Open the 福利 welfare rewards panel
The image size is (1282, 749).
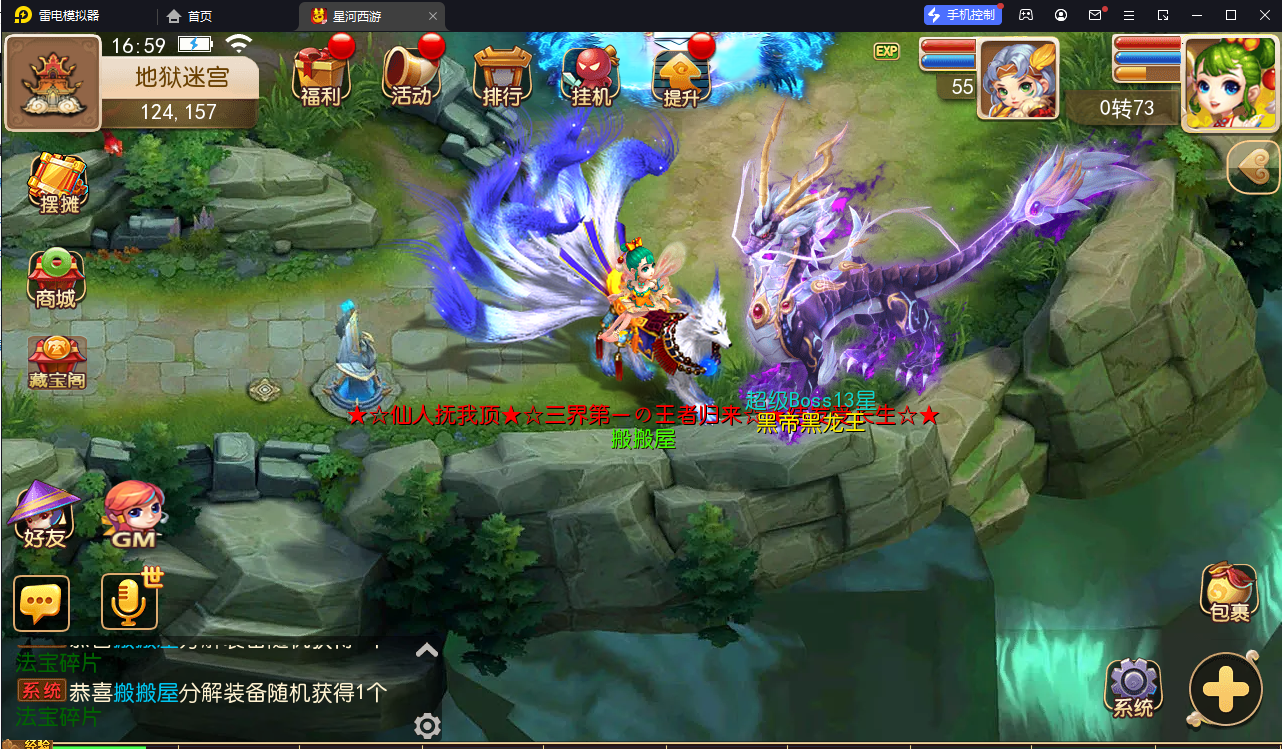pos(322,75)
